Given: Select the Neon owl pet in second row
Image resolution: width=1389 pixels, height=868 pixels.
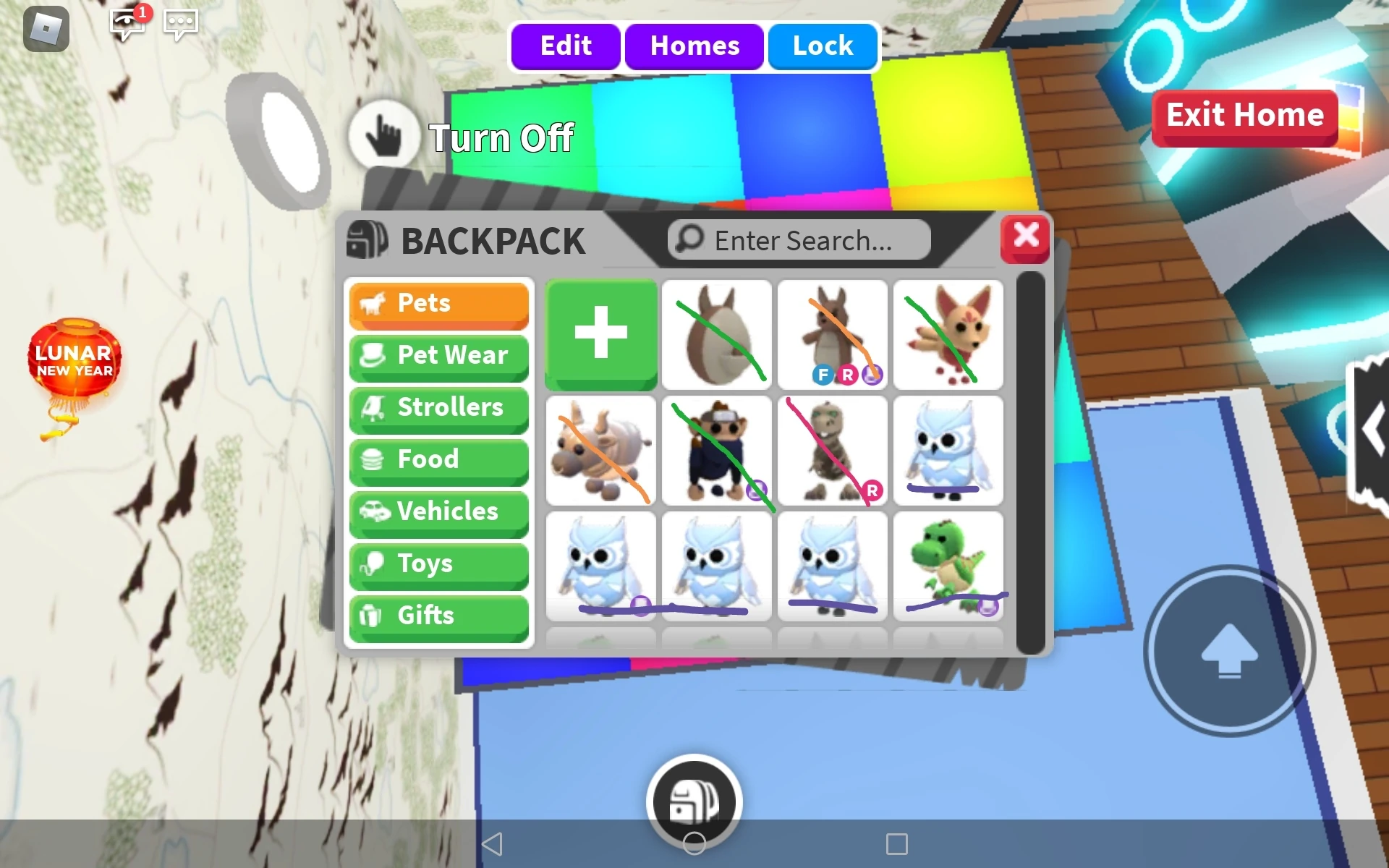Looking at the screenshot, I should (x=948, y=450).
